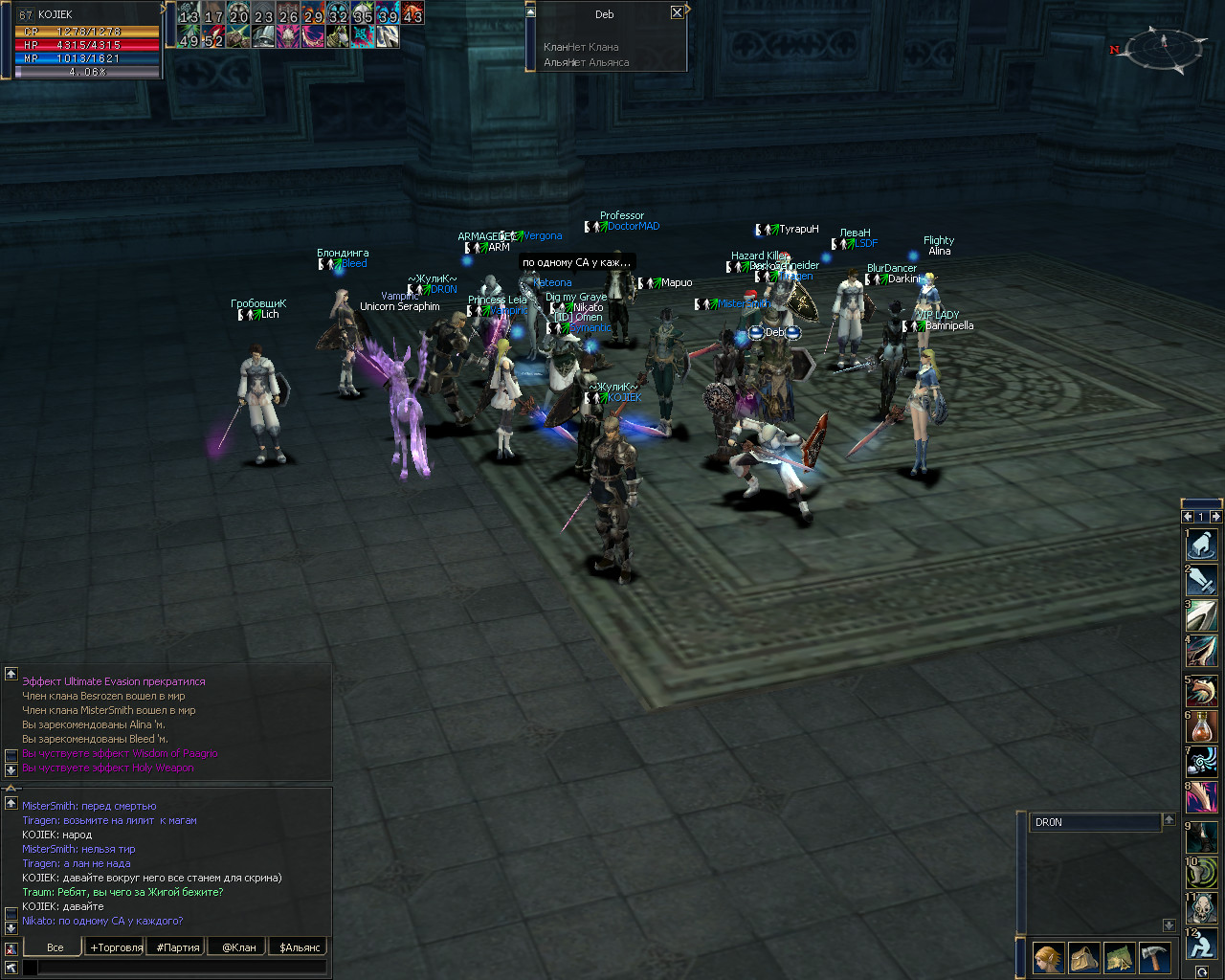Click the chat message input field
Image resolution: width=1225 pixels, height=980 pixels.
[x=182, y=968]
